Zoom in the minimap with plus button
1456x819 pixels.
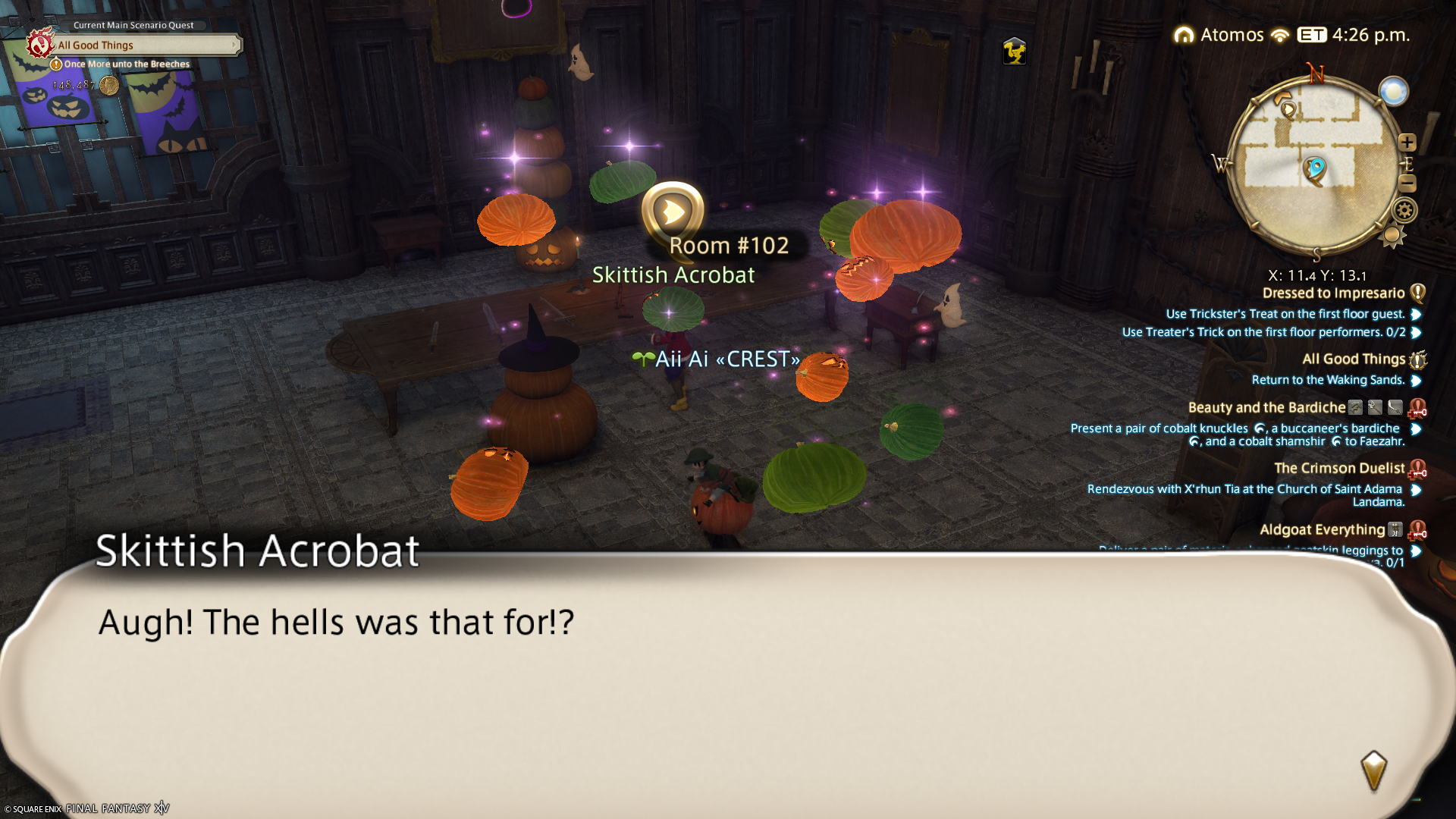1407,143
